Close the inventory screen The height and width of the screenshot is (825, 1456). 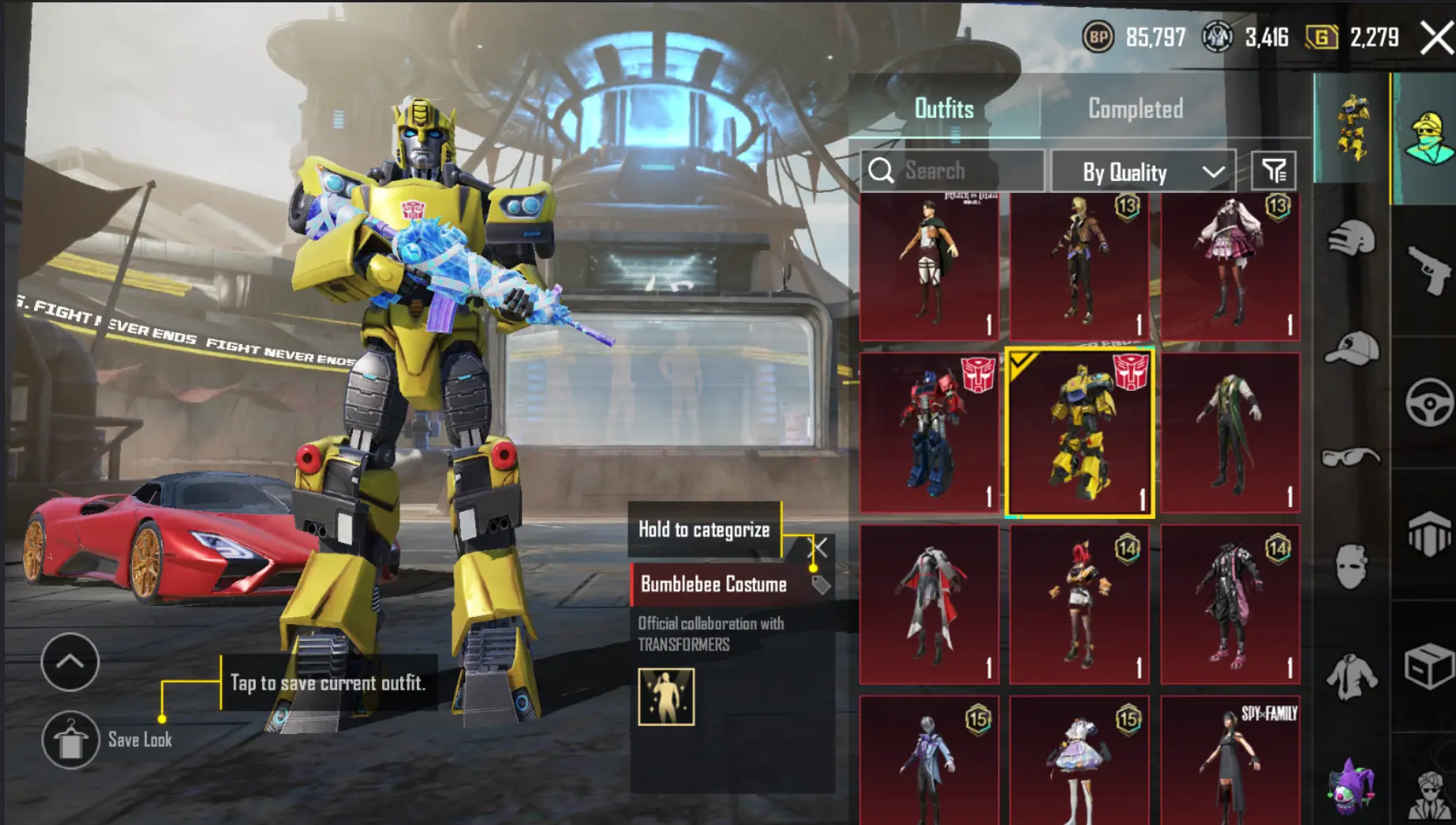[1435, 37]
